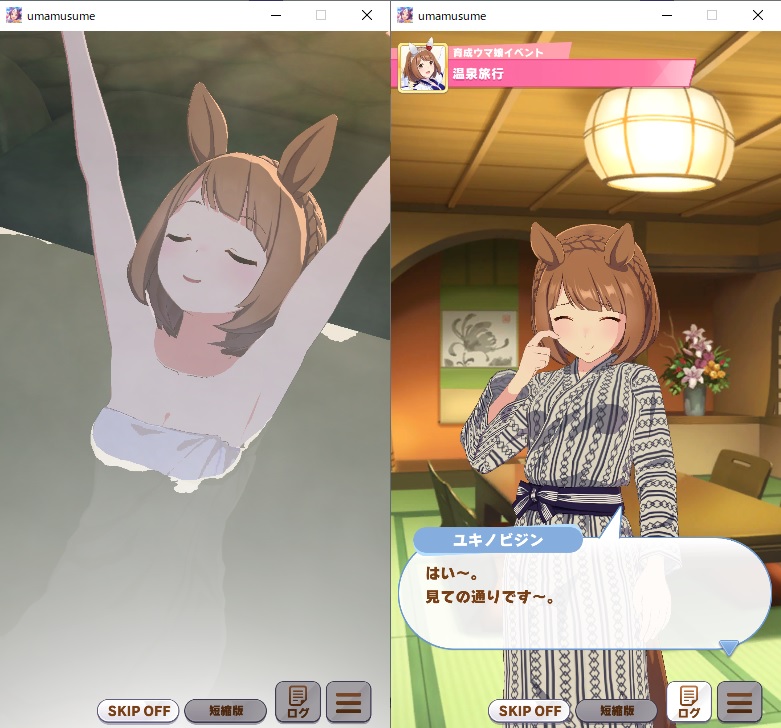Viewport: 781px width, 728px height.
Task: Close the hot spring scene window
Action: (x=366, y=15)
